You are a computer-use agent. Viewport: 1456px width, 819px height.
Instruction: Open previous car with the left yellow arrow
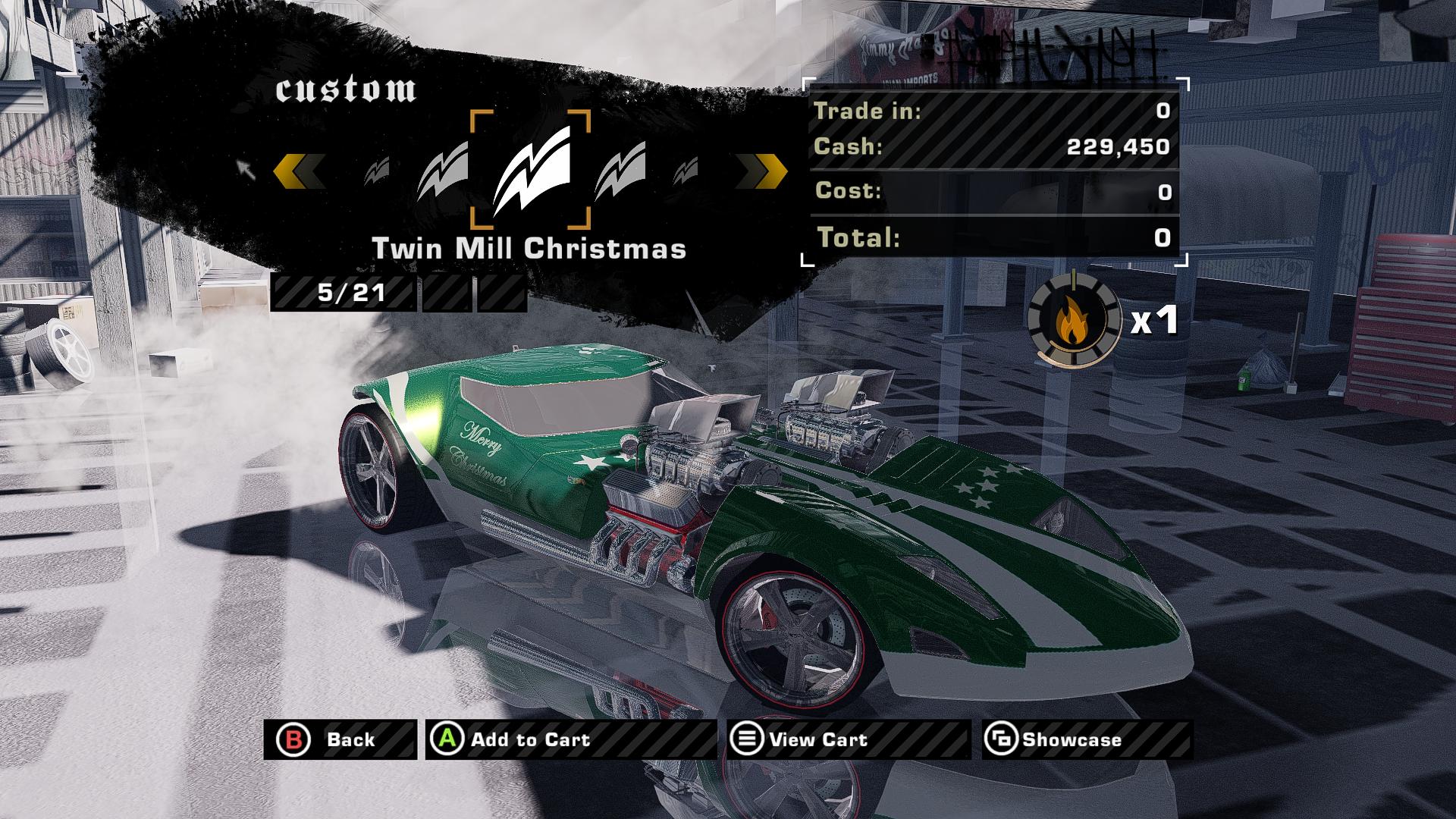[x=299, y=172]
